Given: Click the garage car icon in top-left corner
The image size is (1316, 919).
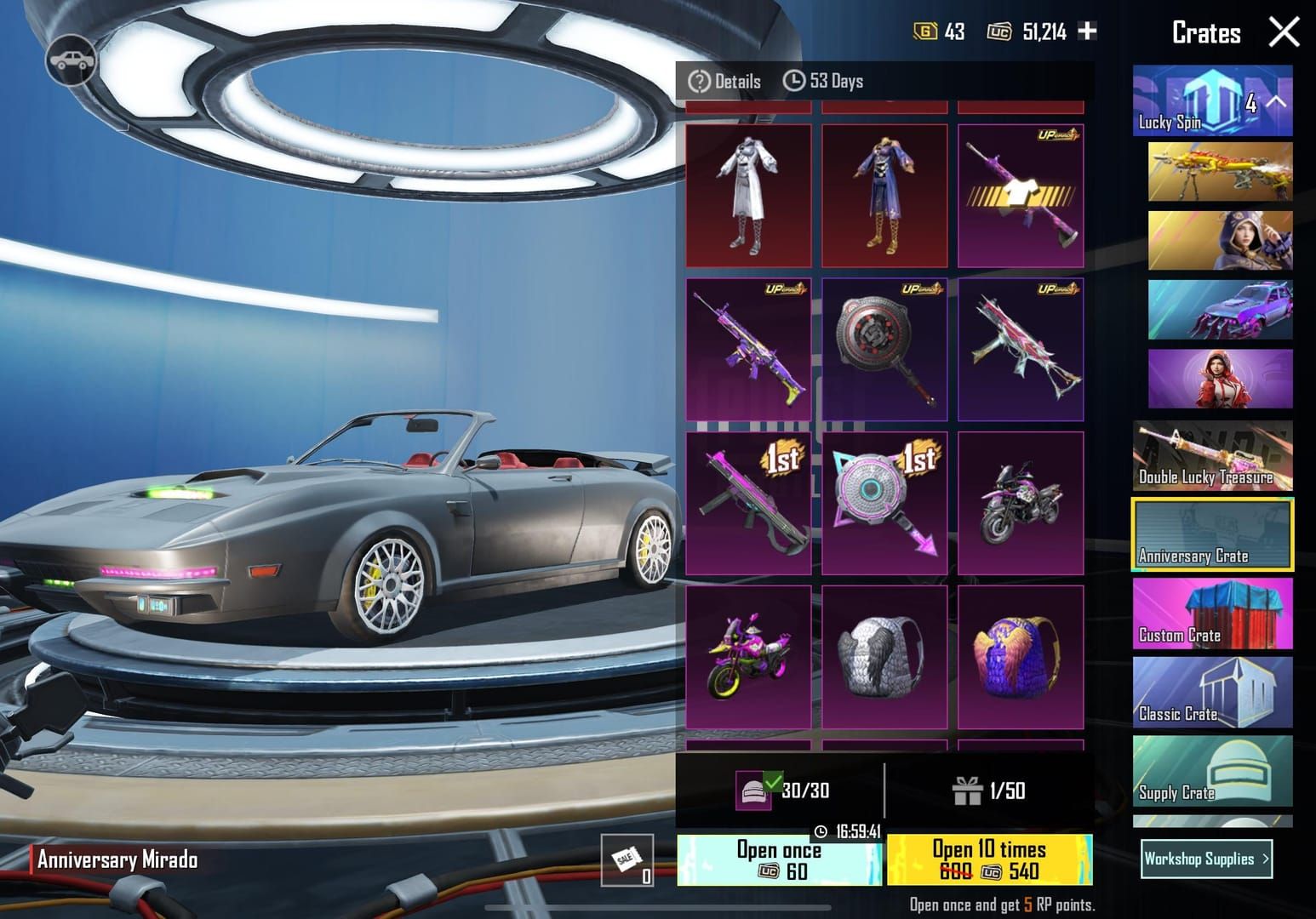Looking at the screenshot, I should coord(72,59).
